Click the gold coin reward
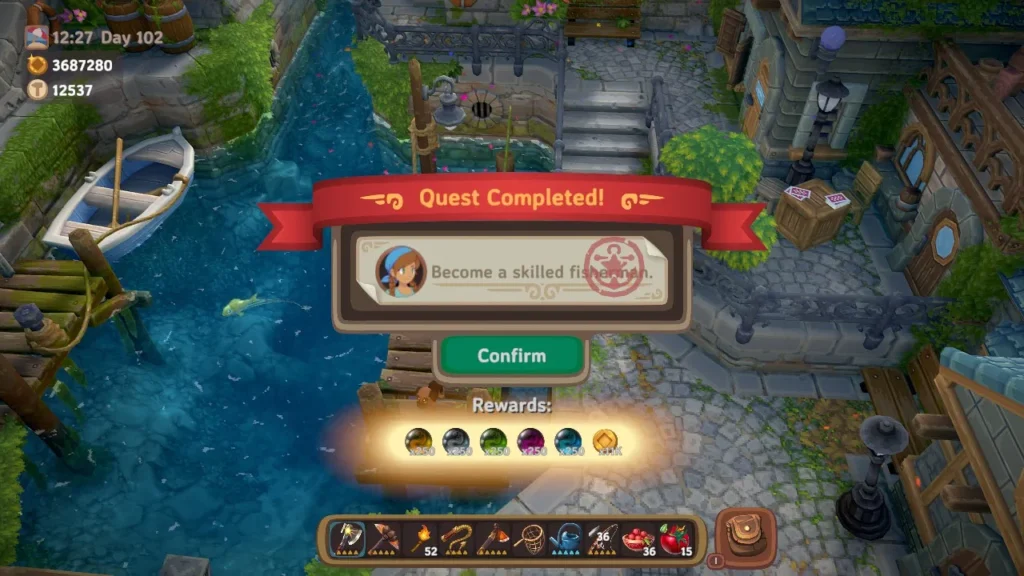The height and width of the screenshot is (576, 1024). pos(605,441)
